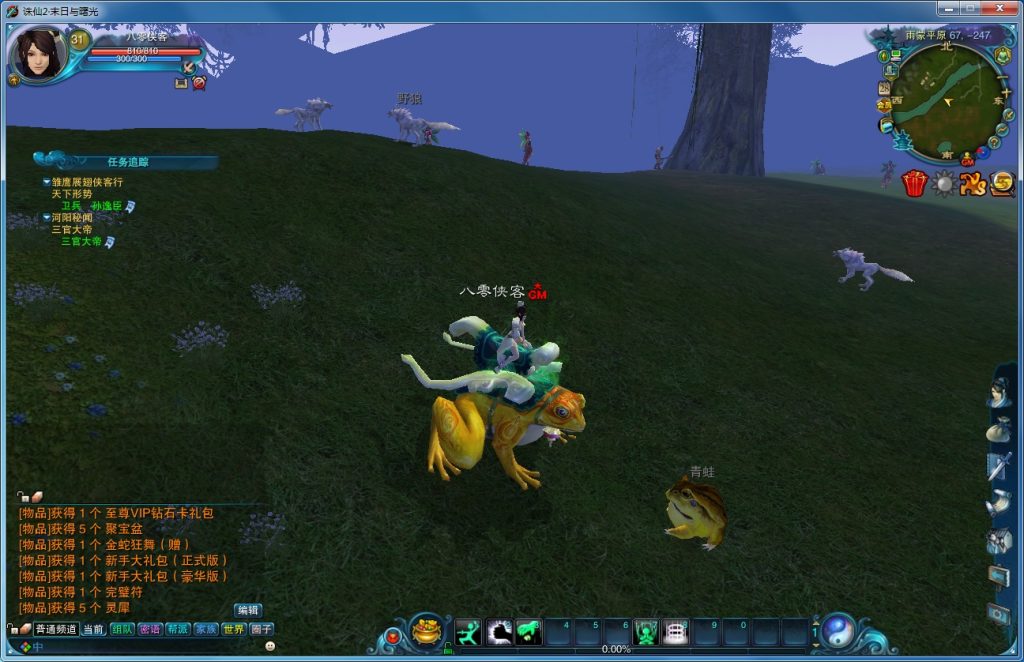Open the red gift box icon
This screenshot has height=662, width=1024.
point(914,184)
